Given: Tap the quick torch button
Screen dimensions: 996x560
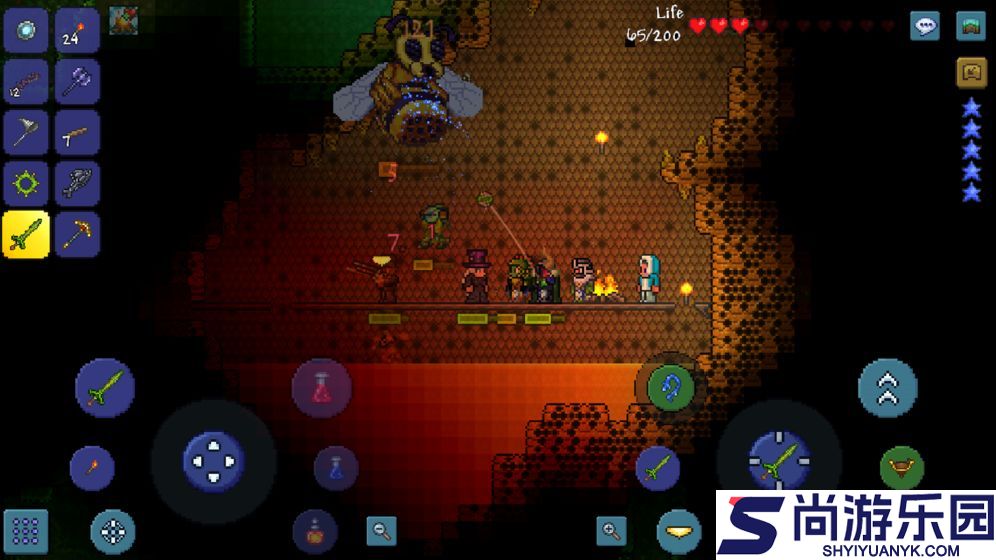Looking at the screenshot, I should [x=92, y=468].
